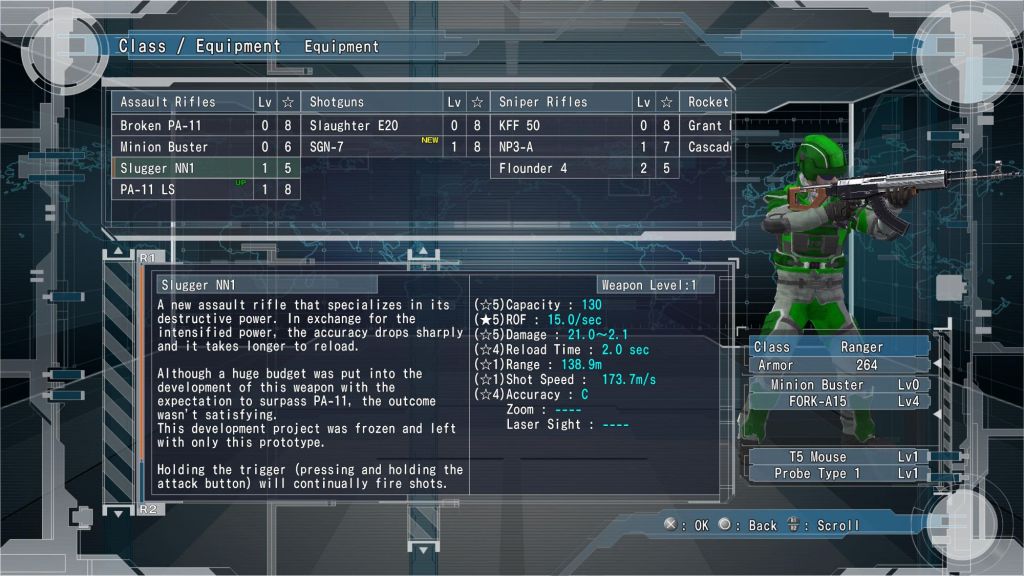This screenshot has width=1024, height=576.
Task: Pick the PA-11 LS assault rifle
Action: point(181,189)
